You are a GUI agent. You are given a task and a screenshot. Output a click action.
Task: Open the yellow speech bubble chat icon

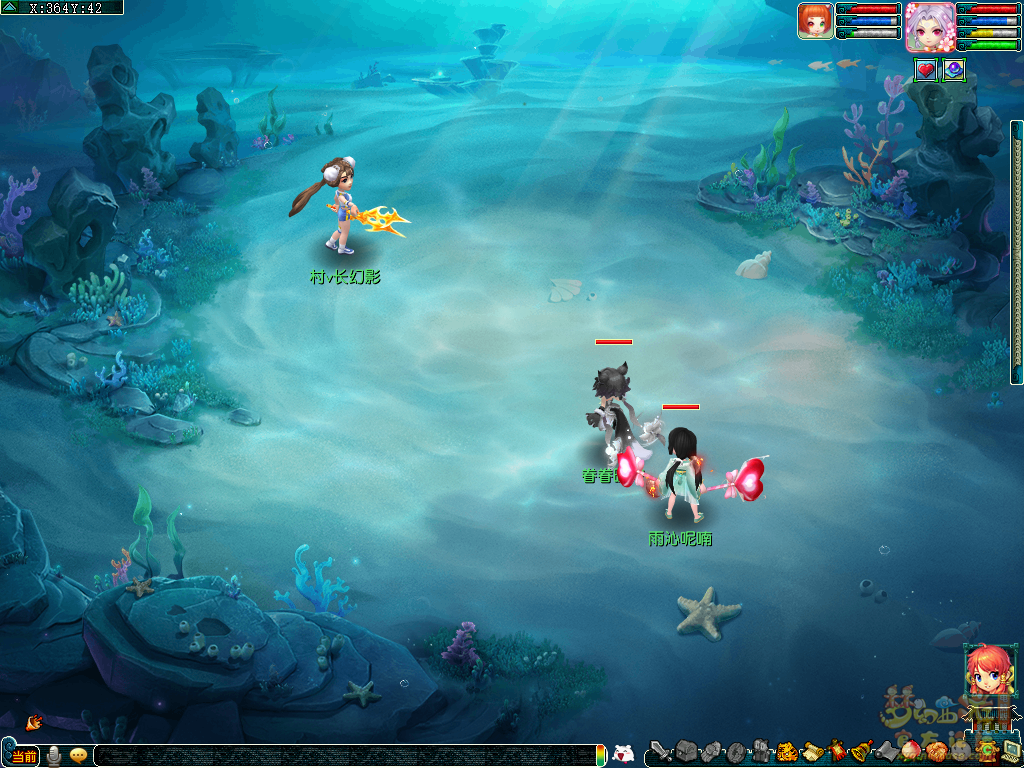78,756
